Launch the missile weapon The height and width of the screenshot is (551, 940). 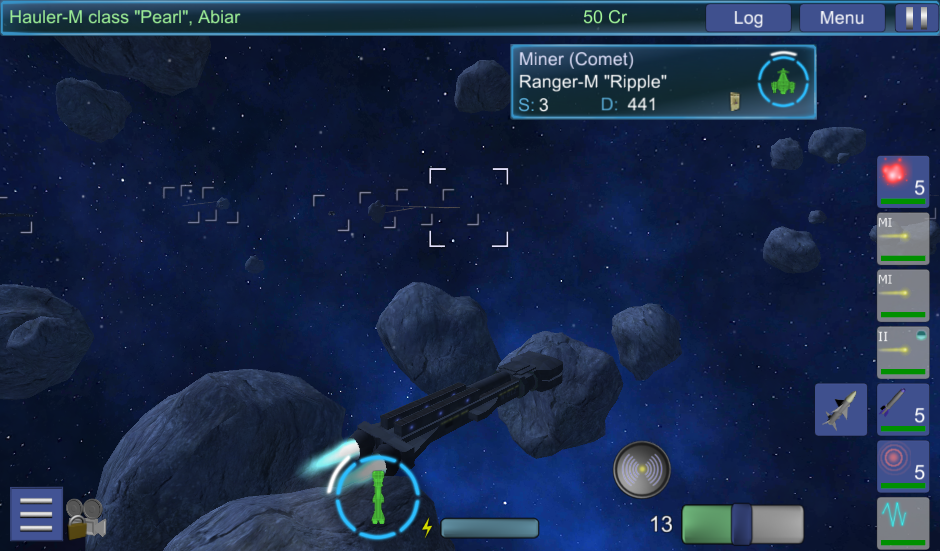pos(903,409)
